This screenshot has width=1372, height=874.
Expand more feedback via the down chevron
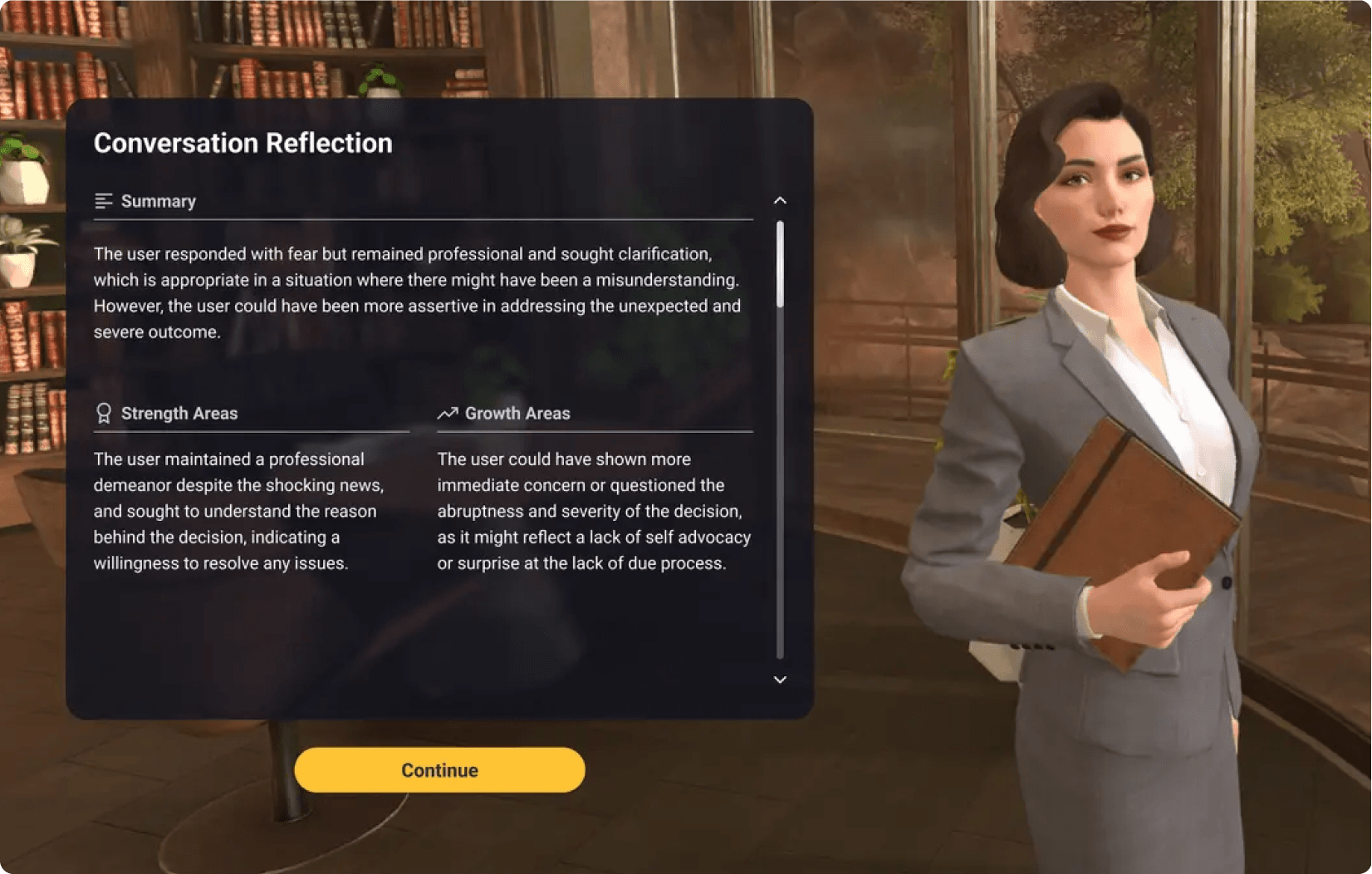click(779, 680)
